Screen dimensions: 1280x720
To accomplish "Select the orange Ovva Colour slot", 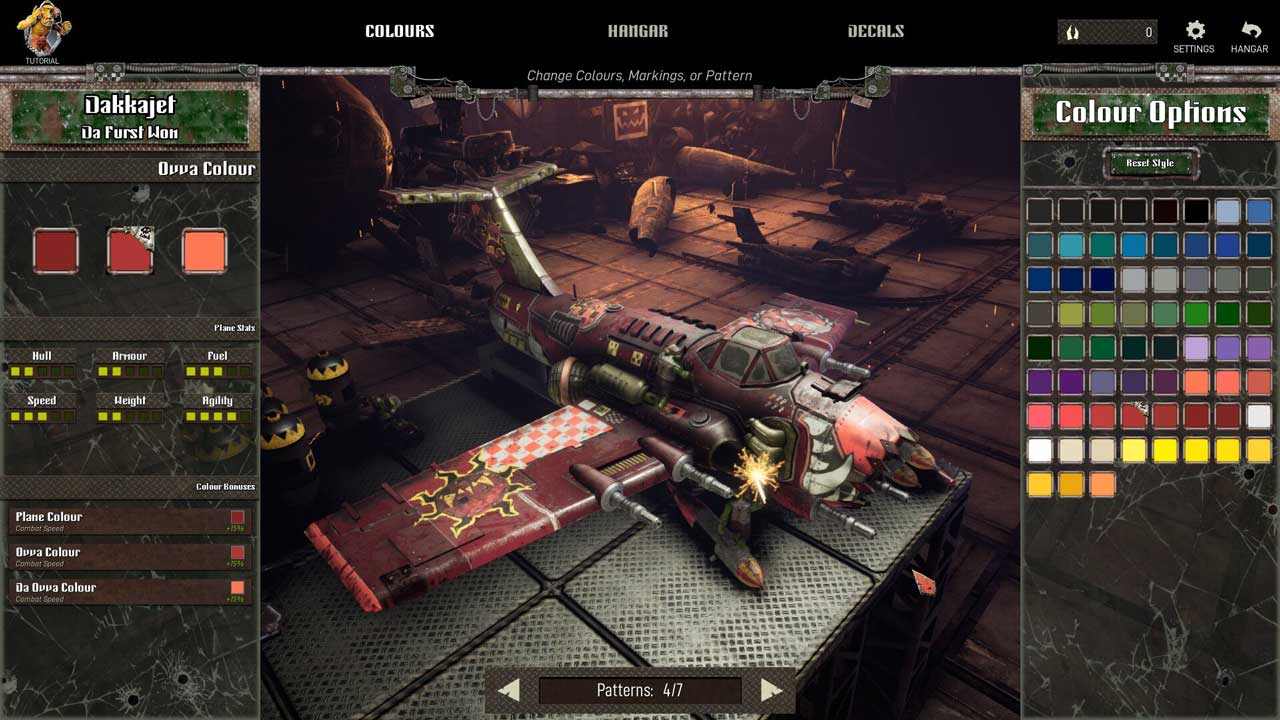I will coord(205,251).
